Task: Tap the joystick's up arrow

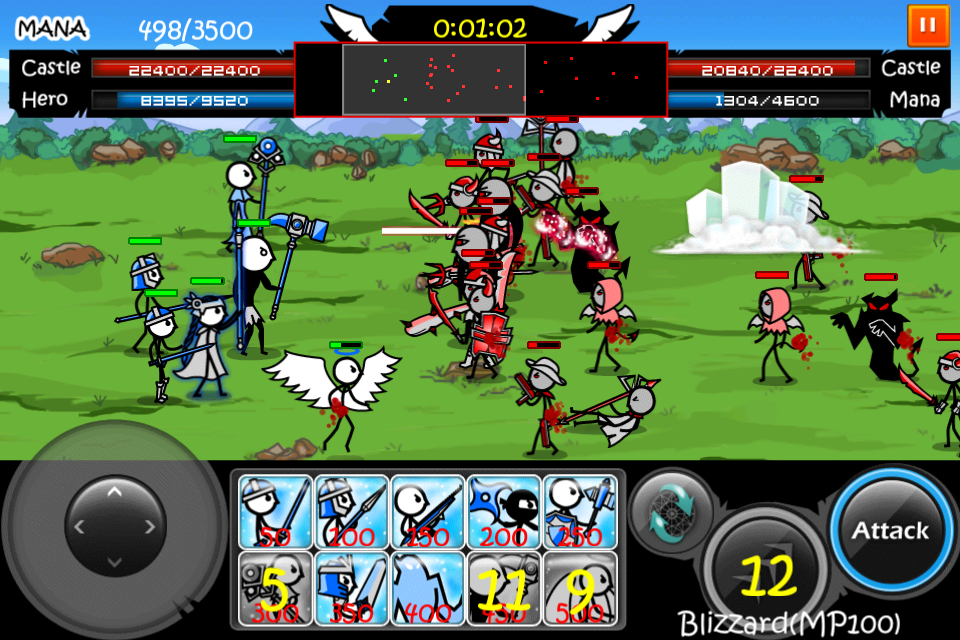Action: tap(114, 491)
